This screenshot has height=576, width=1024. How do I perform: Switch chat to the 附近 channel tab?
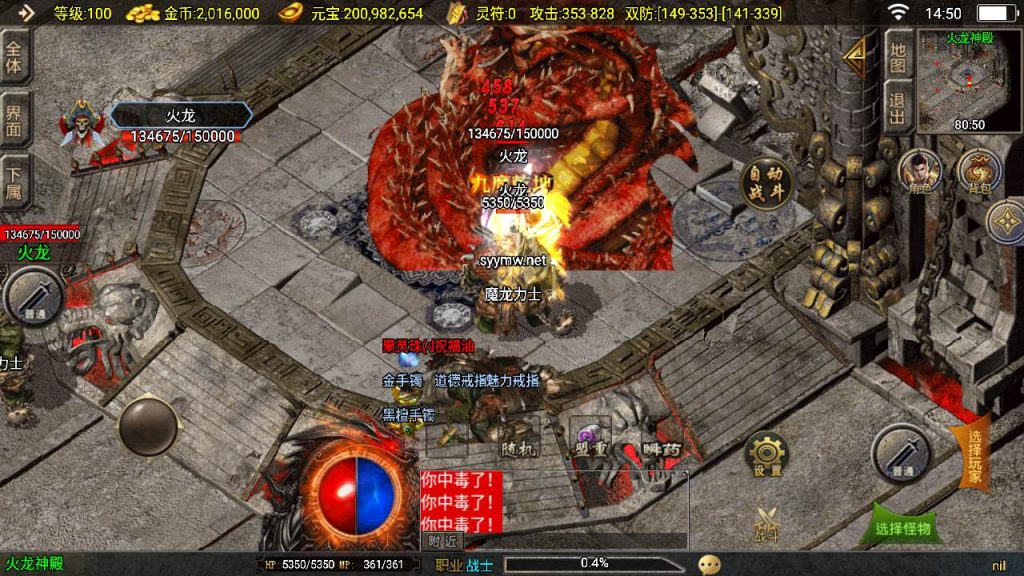(443, 541)
